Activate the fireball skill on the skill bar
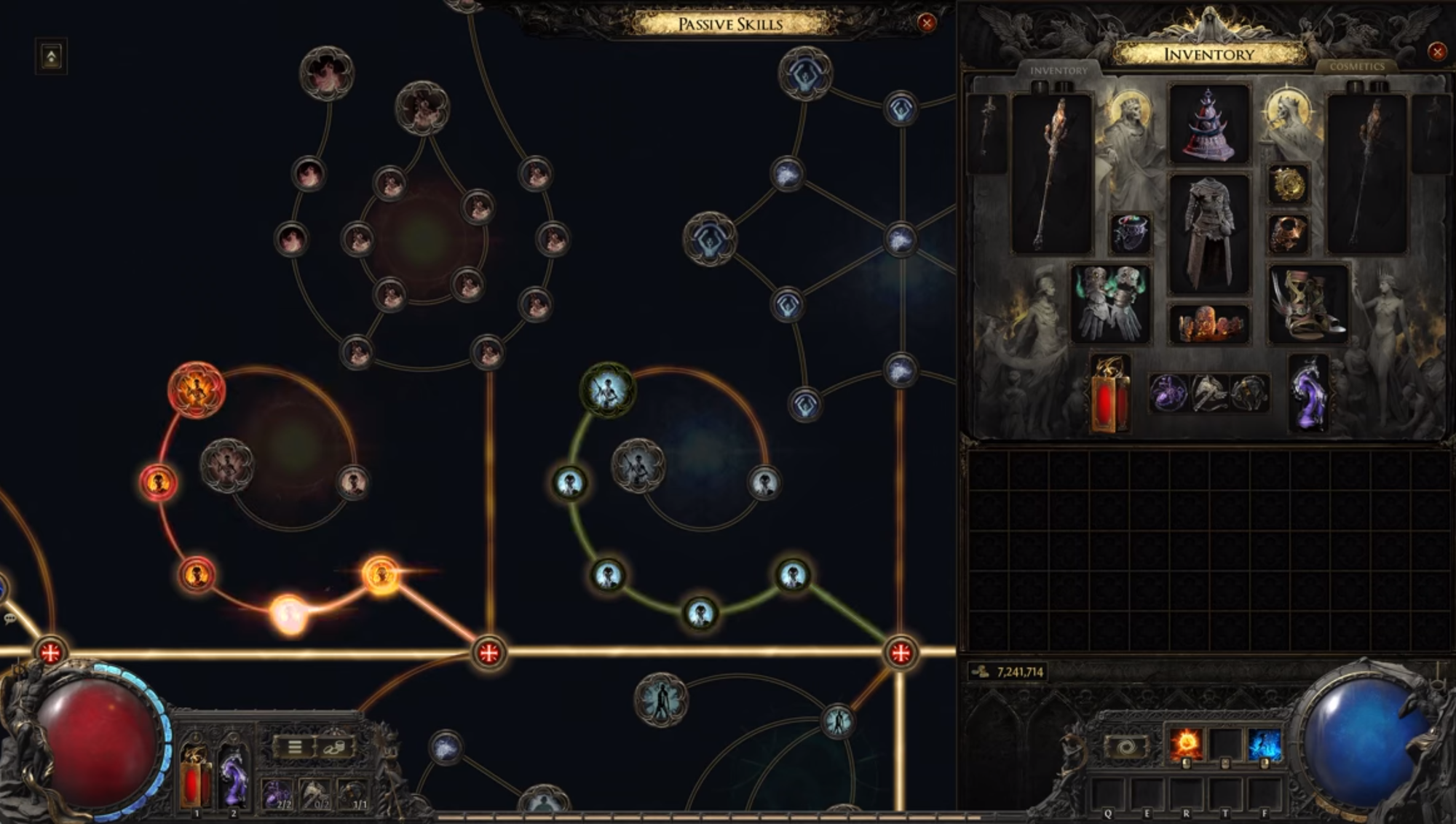 click(x=1186, y=745)
